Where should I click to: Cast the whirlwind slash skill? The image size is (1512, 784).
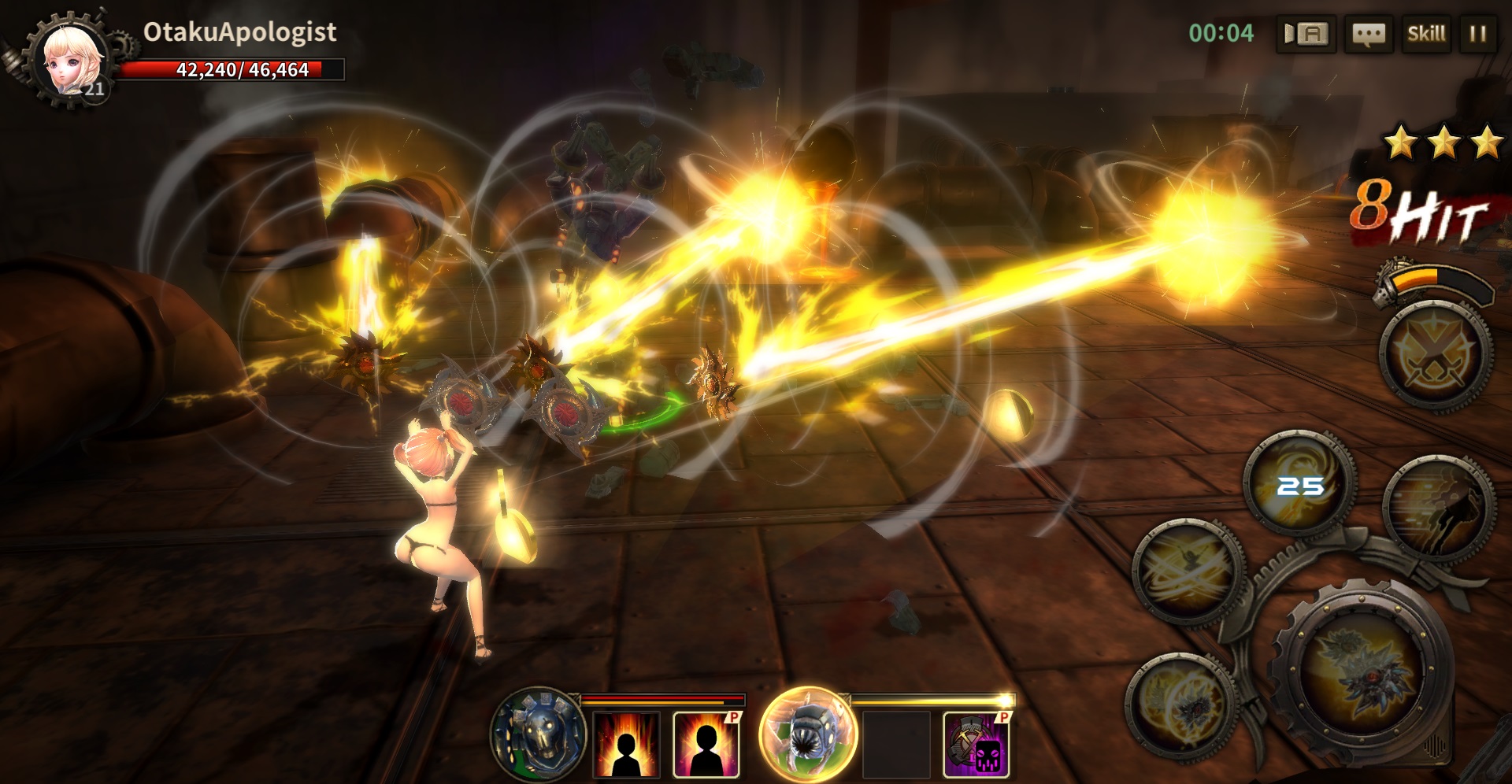tap(1188, 572)
